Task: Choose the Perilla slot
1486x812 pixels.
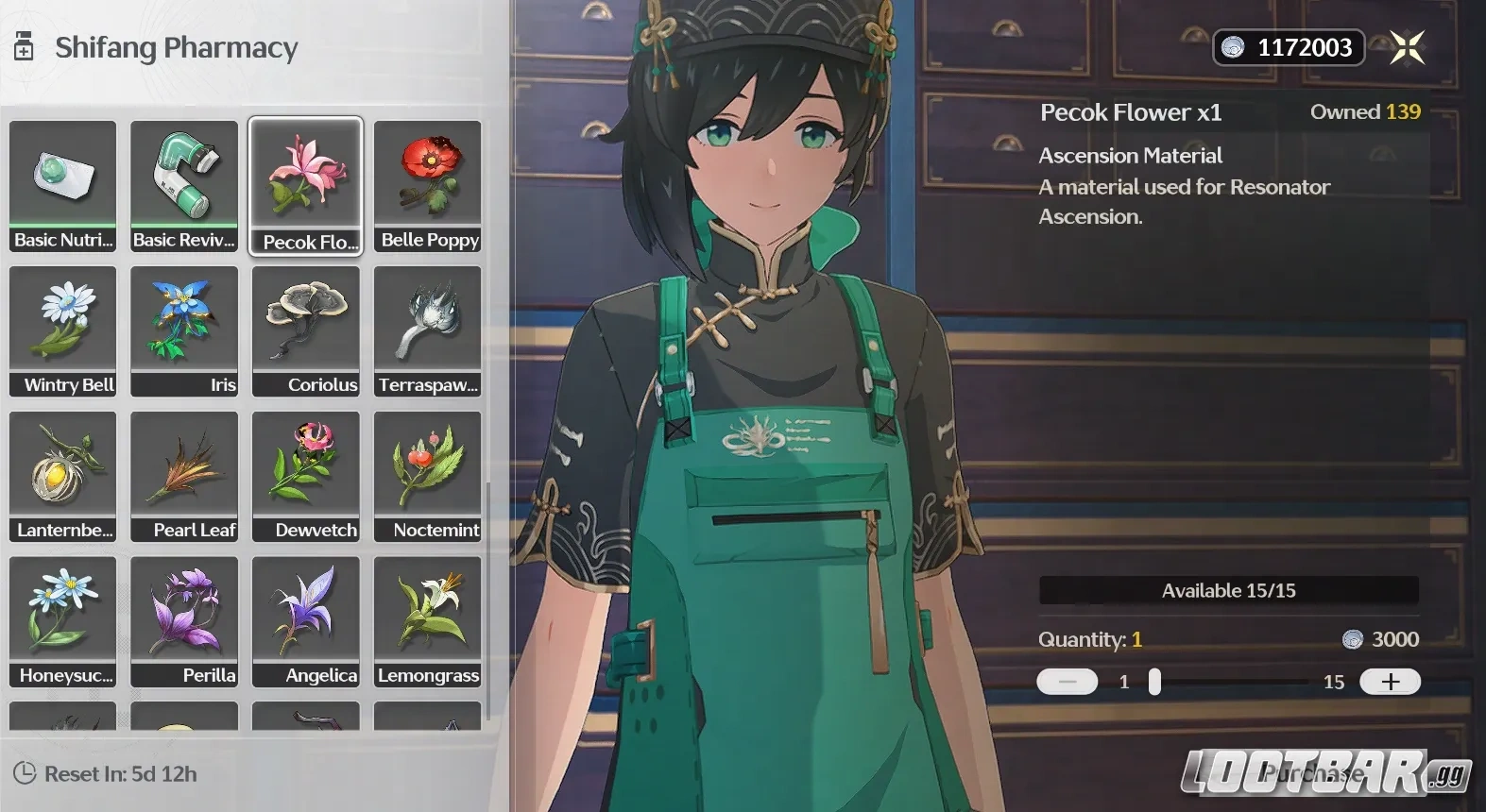Action: coord(184,621)
